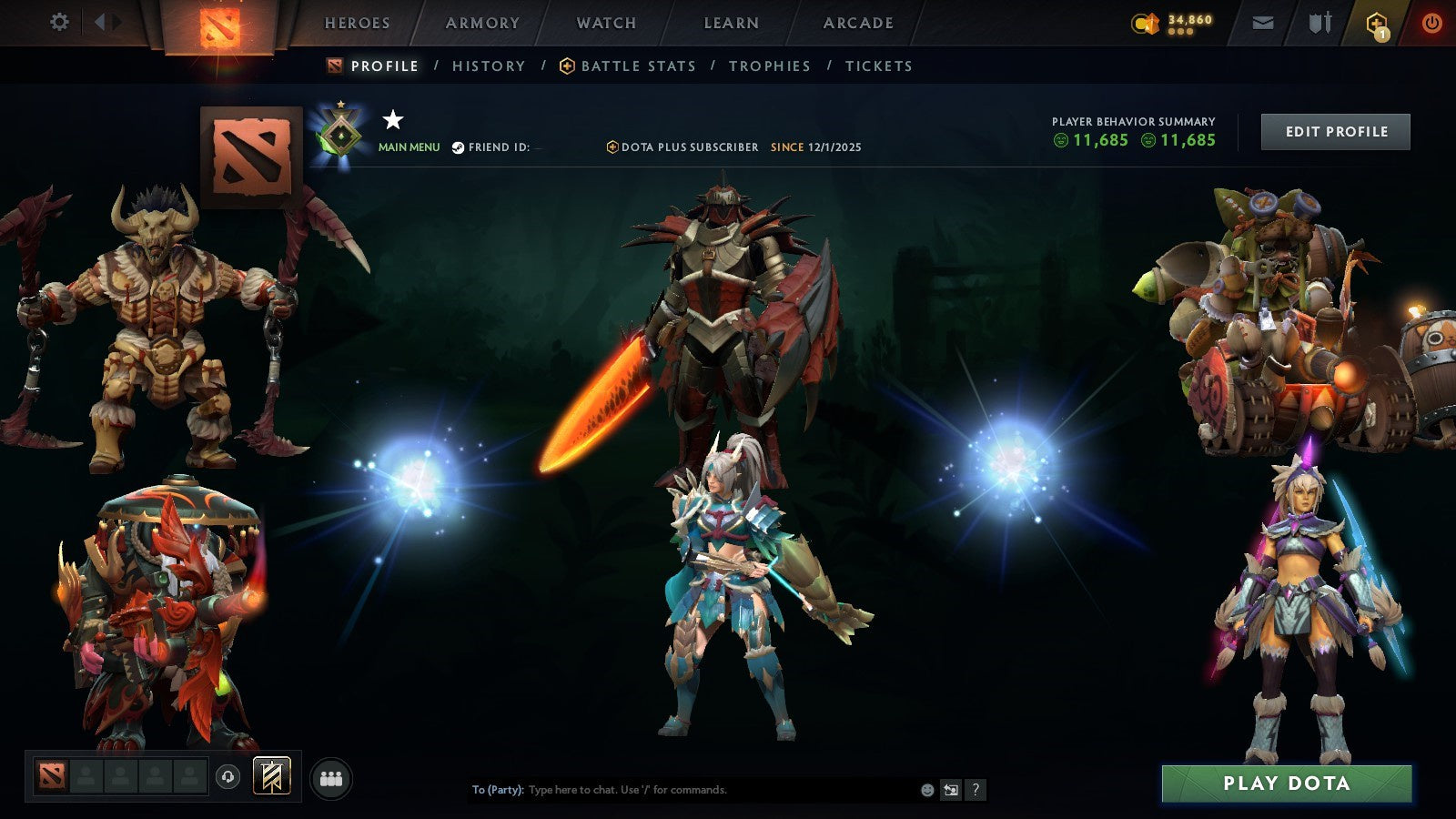The width and height of the screenshot is (1456, 819).
Task: Click the screenshot share icon near chat
Action: point(953,790)
